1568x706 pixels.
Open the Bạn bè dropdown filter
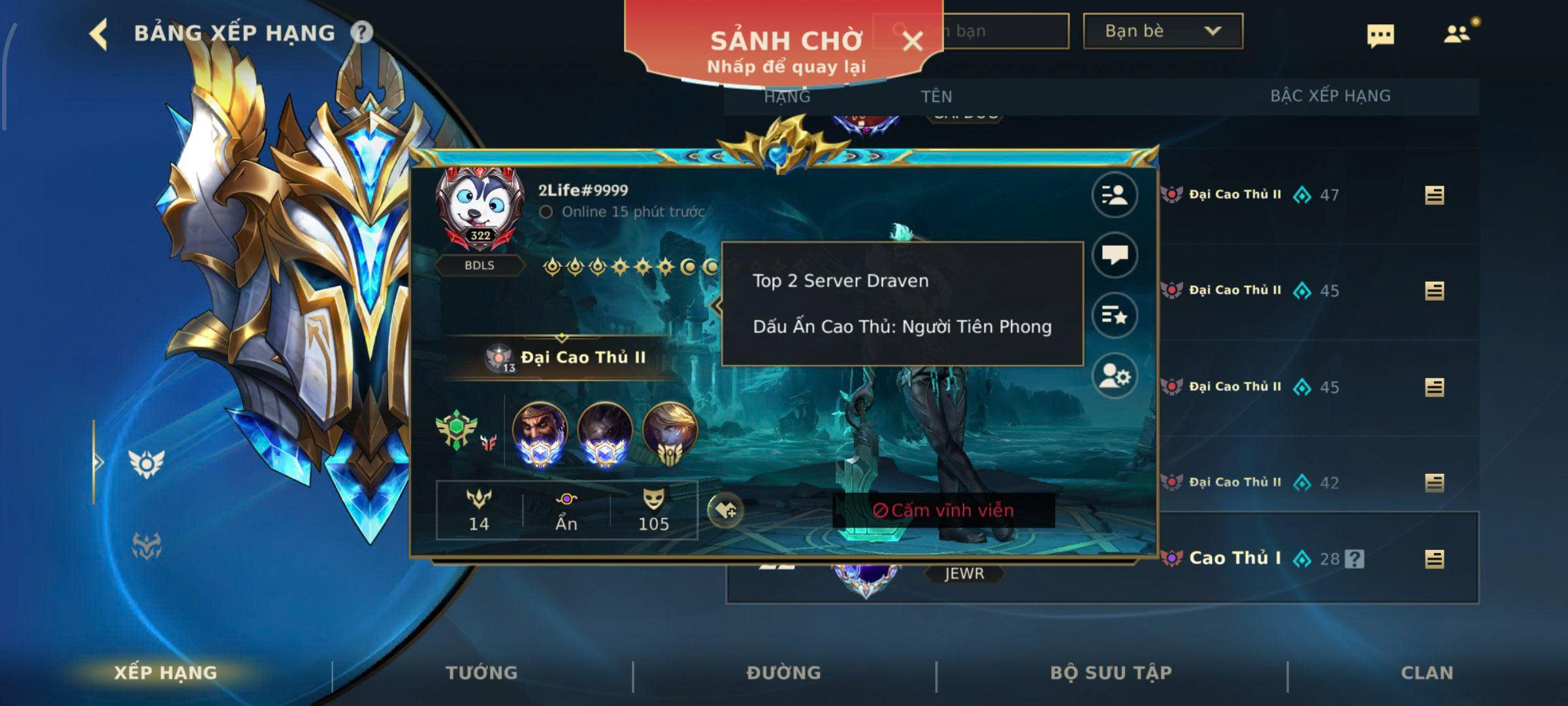click(x=1162, y=31)
